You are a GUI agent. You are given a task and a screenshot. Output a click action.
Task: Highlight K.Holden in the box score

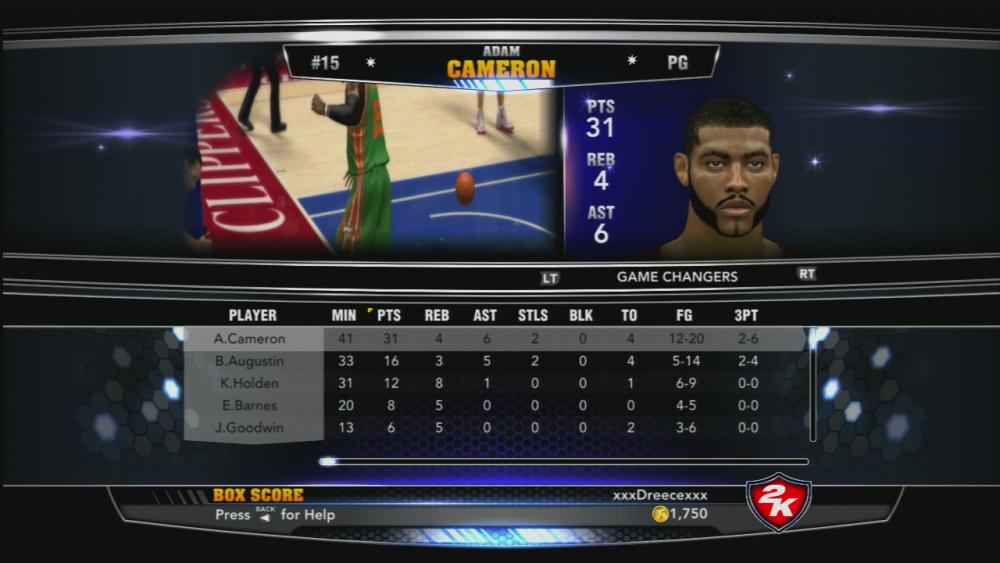tap(251, 383)
